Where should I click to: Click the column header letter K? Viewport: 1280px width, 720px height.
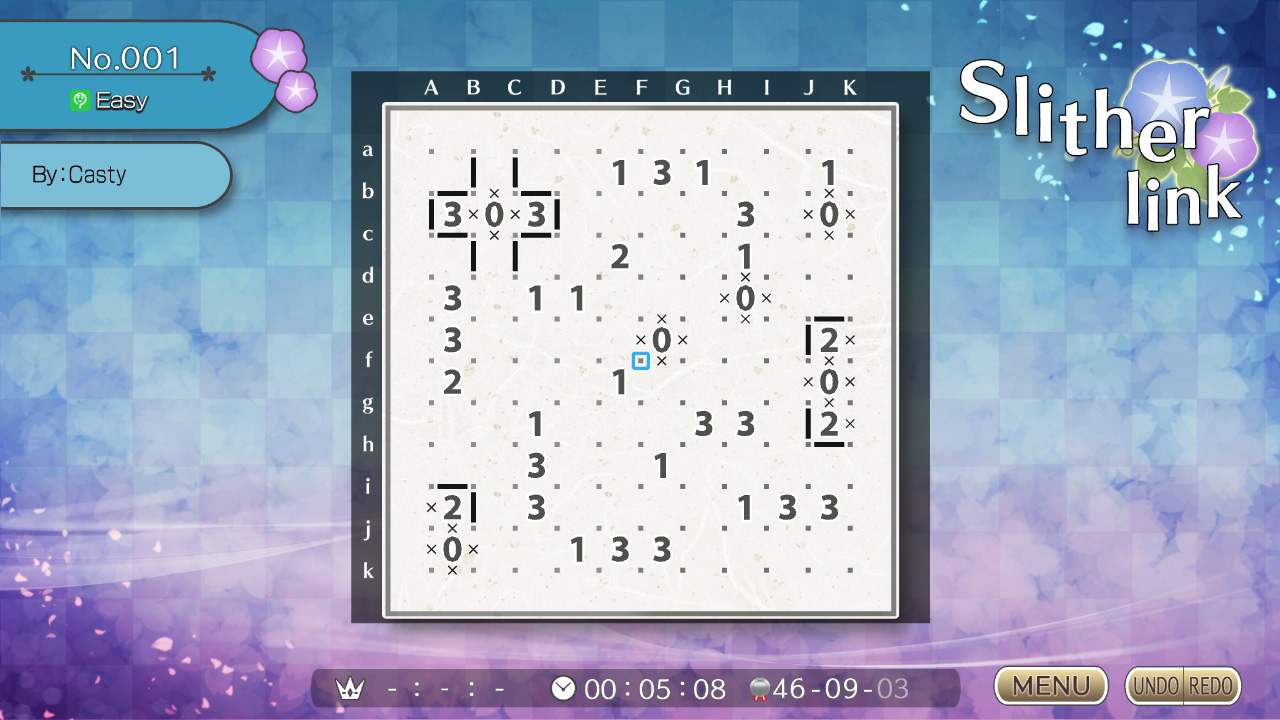pyautogui.click(x=849, y=88)
